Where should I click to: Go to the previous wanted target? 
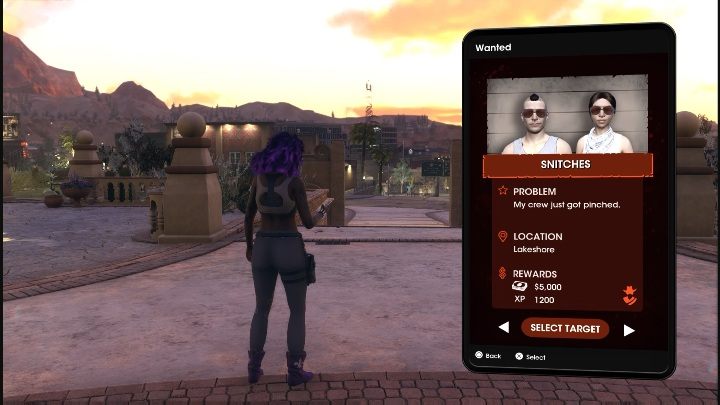[x=503, y=328]
